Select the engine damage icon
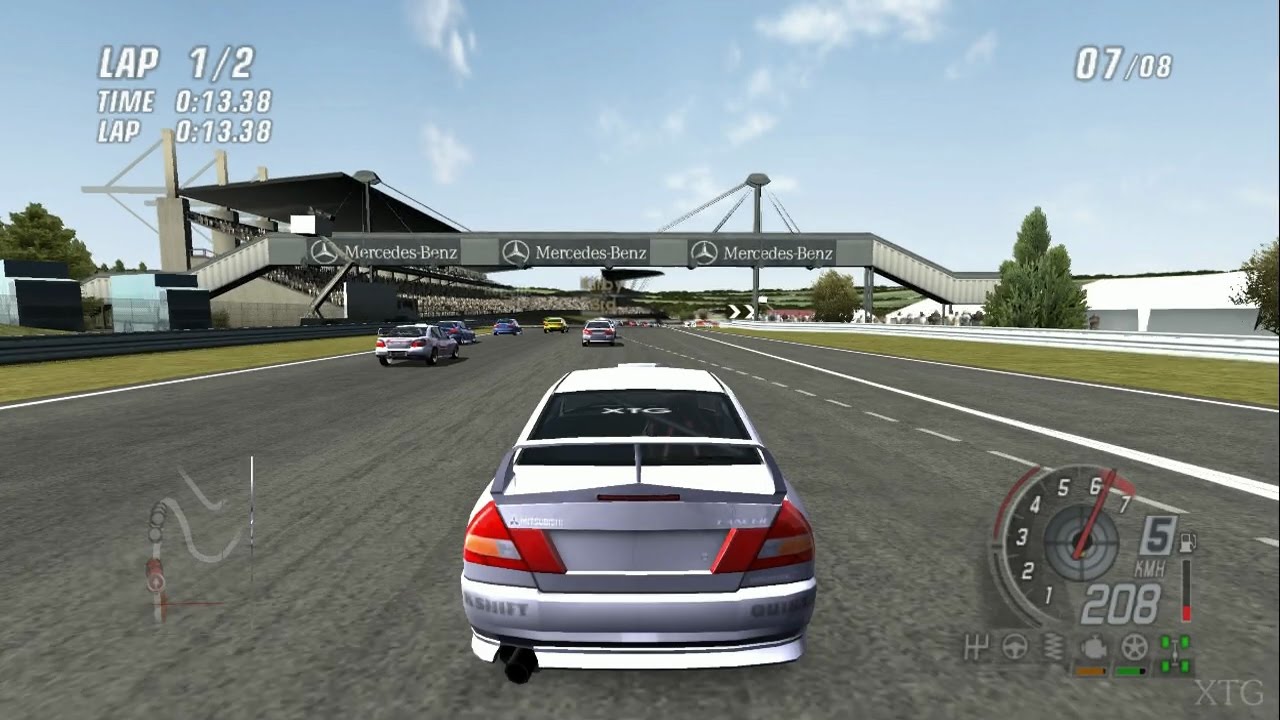The image size is (1280, 720). click(1093, 647)
